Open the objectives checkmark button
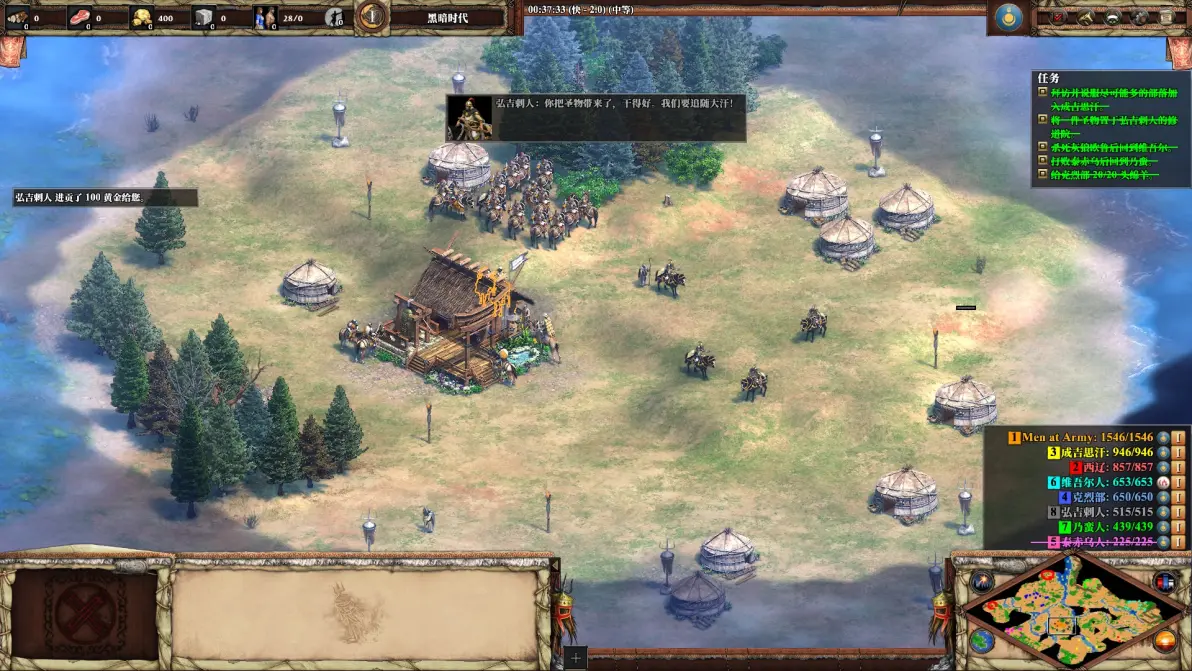This screenshot has width=1192, height=671. tap(1058, 17)
